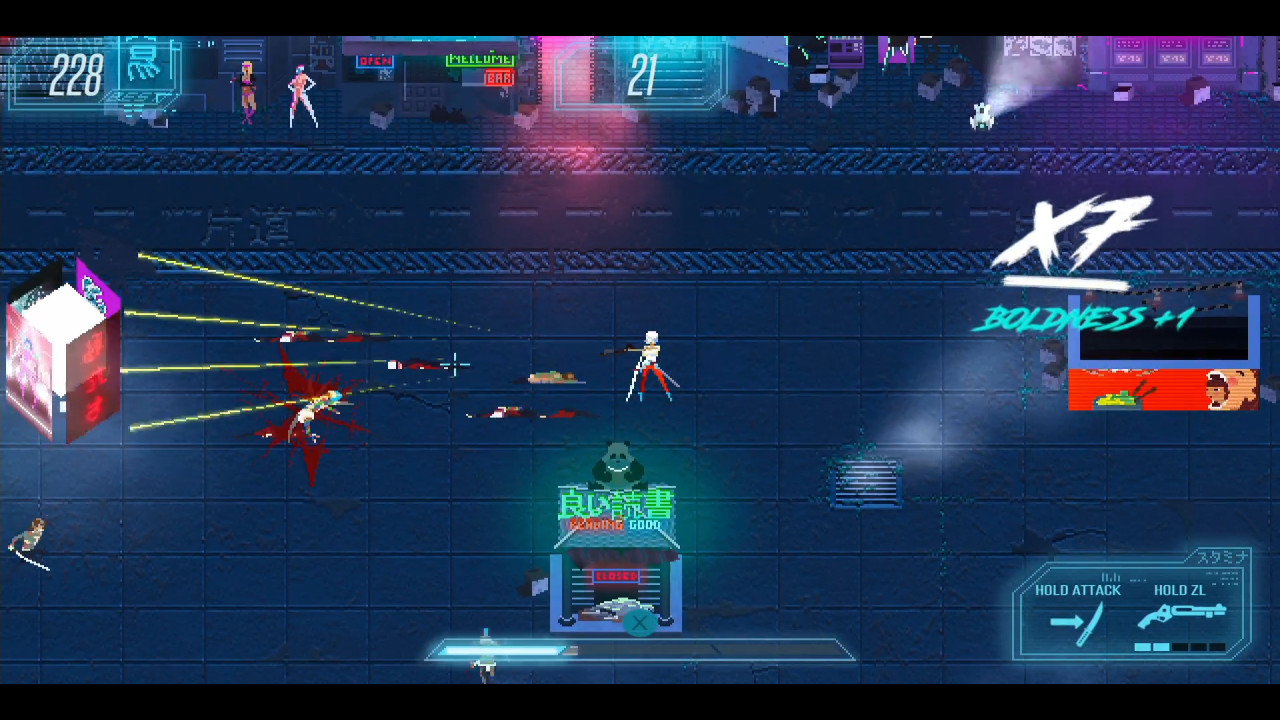This screenshot has width=1280, height=720.
Task: Select the READING GOOD sign label
Action: tap(617, 524)
